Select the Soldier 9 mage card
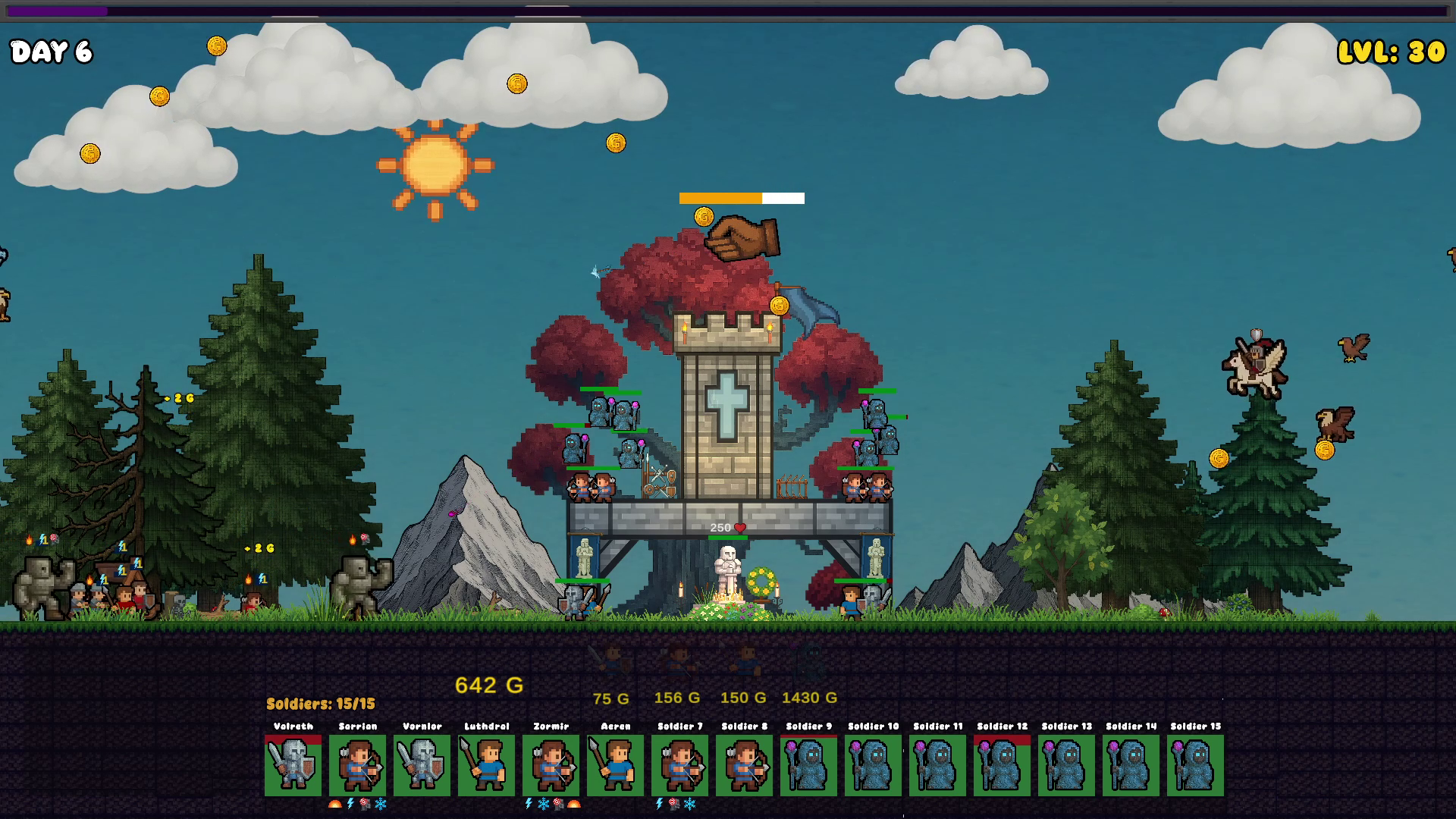This screenshot has width=1456, height=819. pyautogui.click(x=809, y=764)
